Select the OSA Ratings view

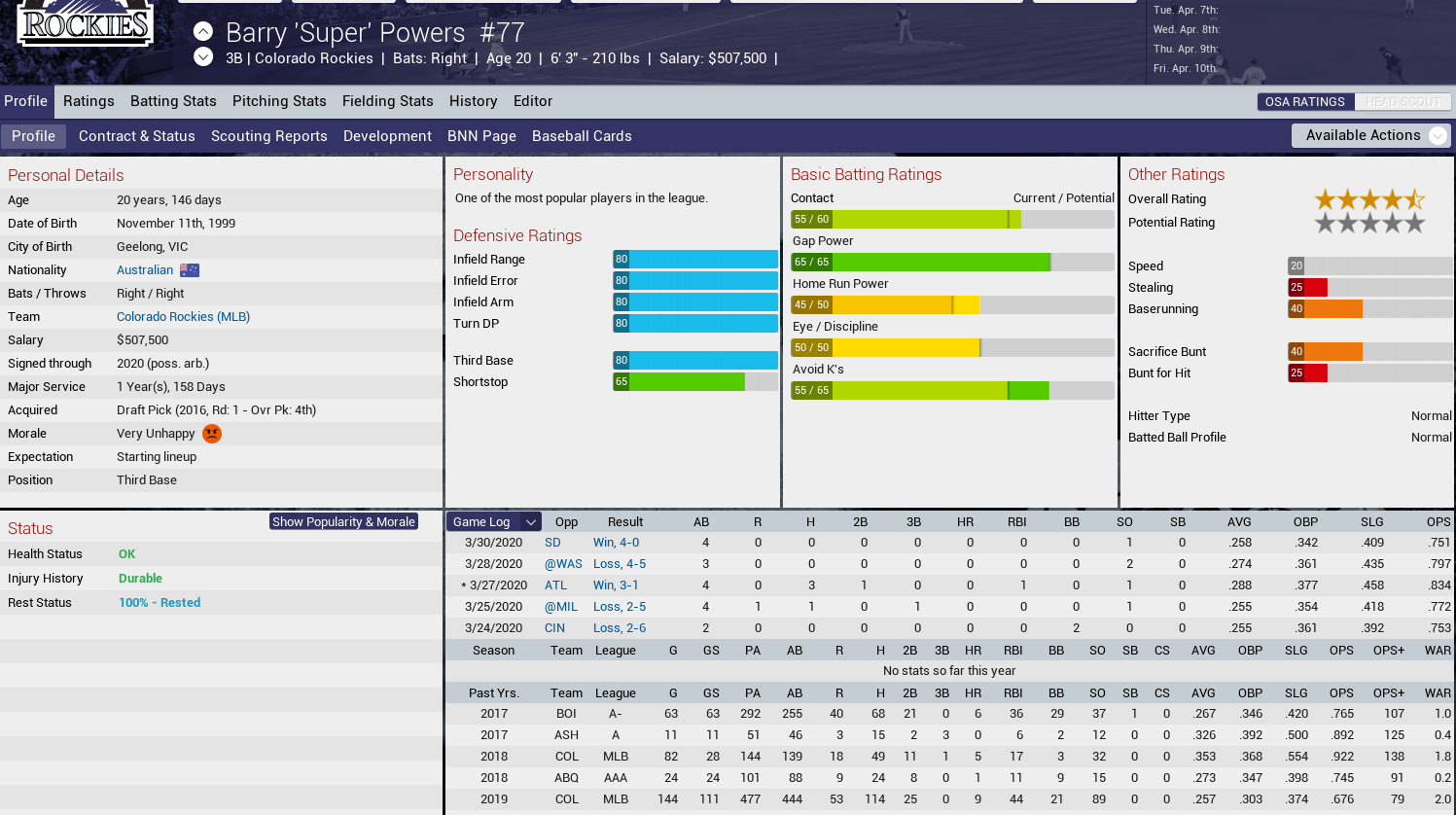tap(1304, 102)
